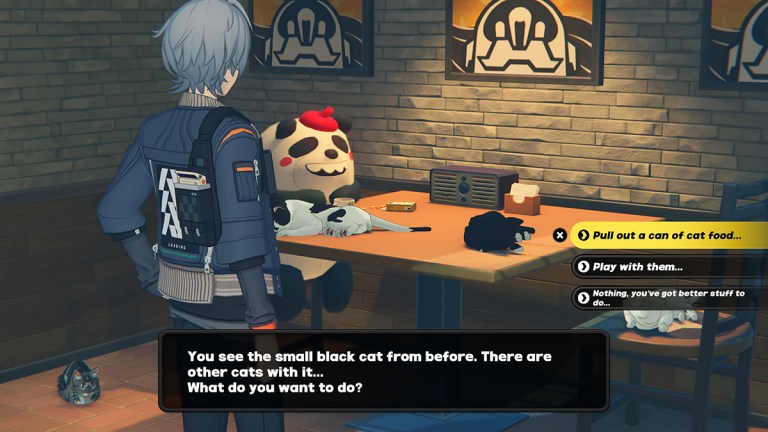Choose "Pull out a can of cat food..."
The image size is (768, 432).
(666, 236)
